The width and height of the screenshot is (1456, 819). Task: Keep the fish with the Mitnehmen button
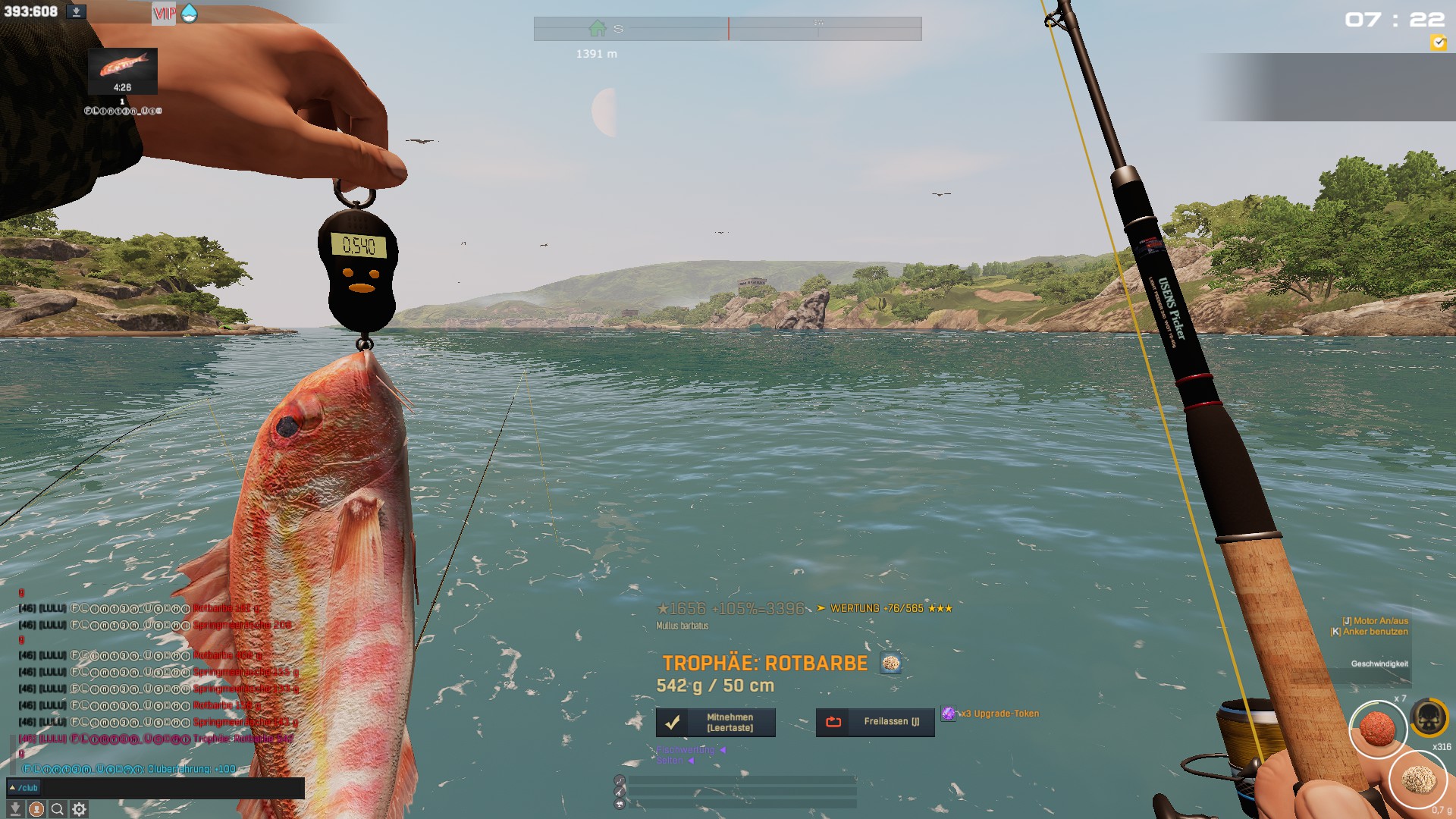point(715,723)
